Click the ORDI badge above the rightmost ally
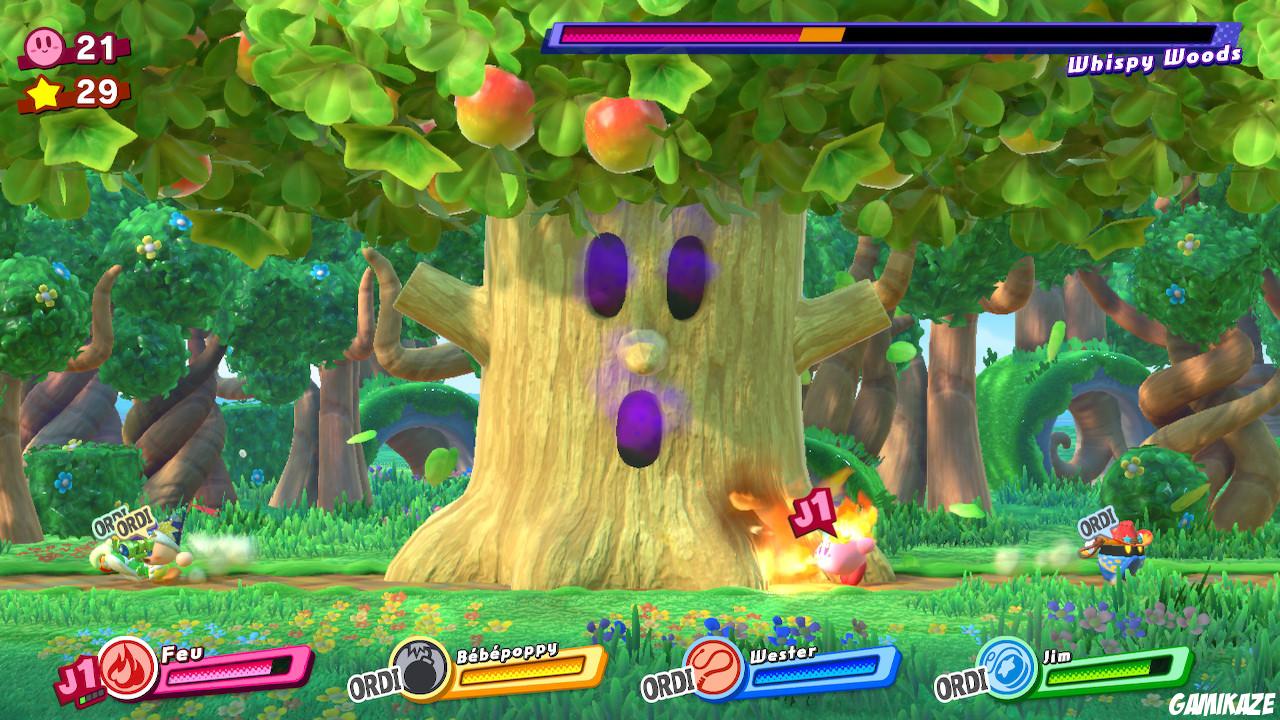The image size is (1280, 720). click(x=1094, y=524)
